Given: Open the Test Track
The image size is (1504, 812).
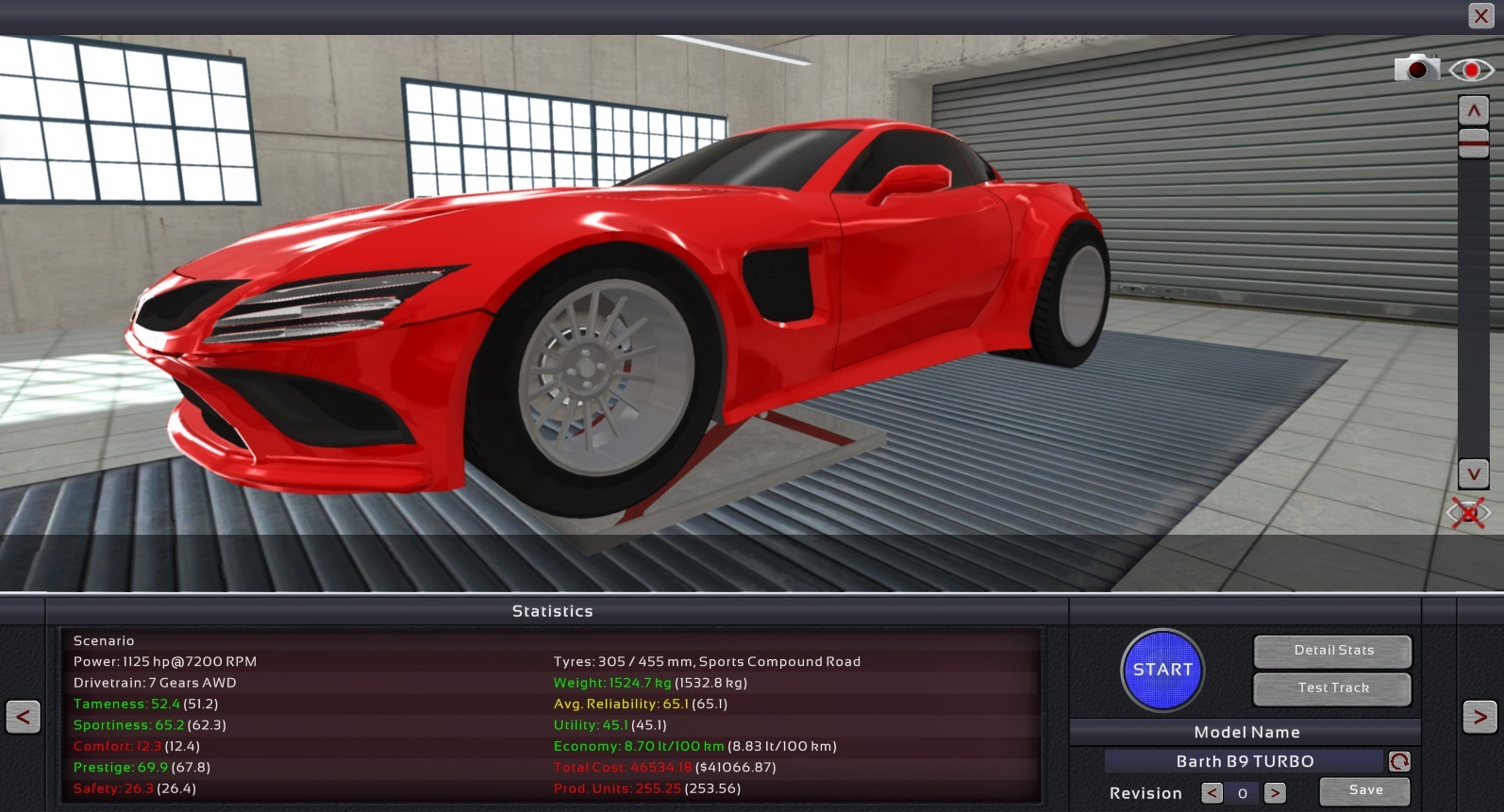Looking at the screenshot, I should 1332,688.
